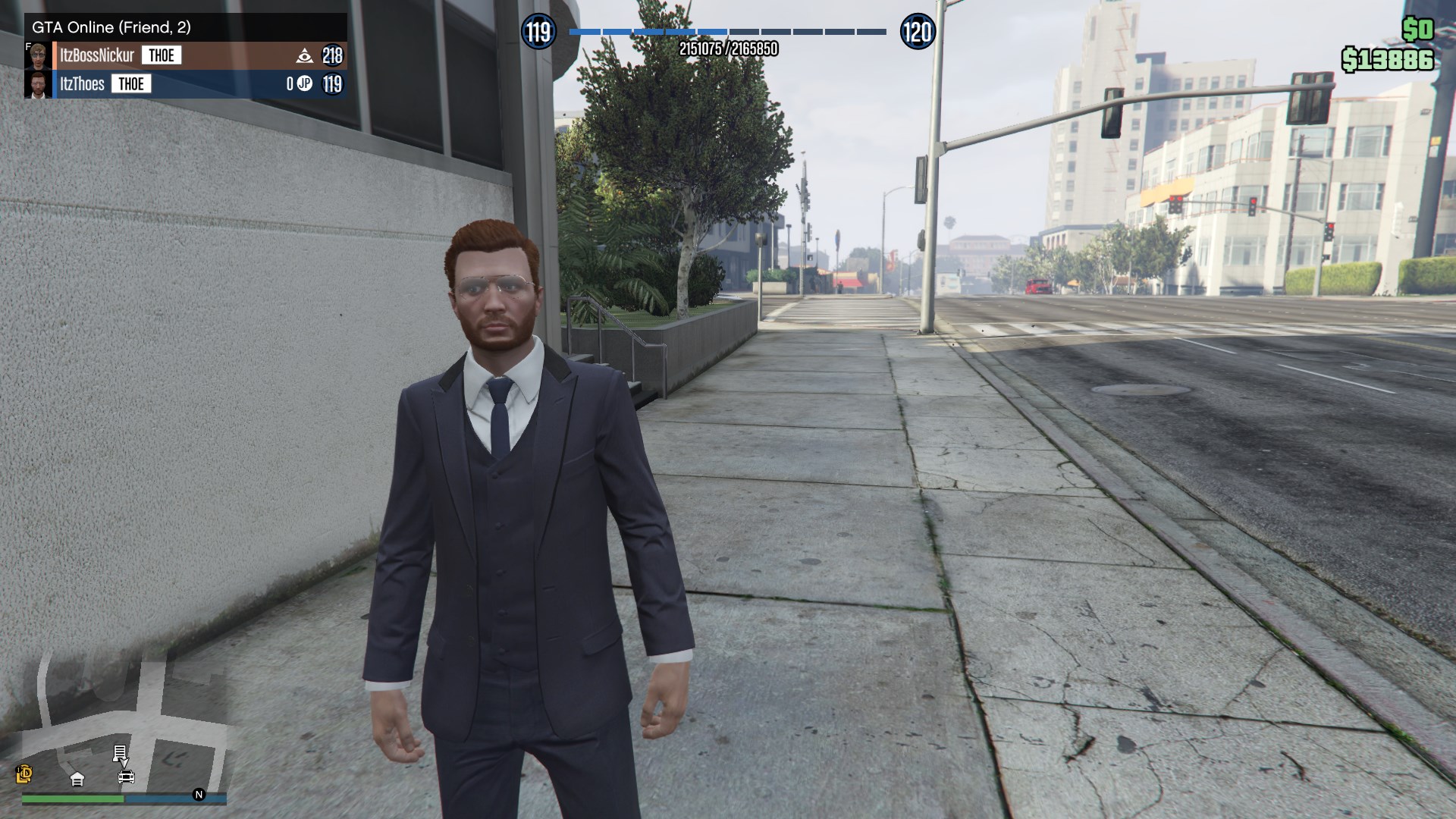Screen dimensions: 1456x819
Task: Select ItzBossNickur in the player list
Action: [x=97, y=55]
